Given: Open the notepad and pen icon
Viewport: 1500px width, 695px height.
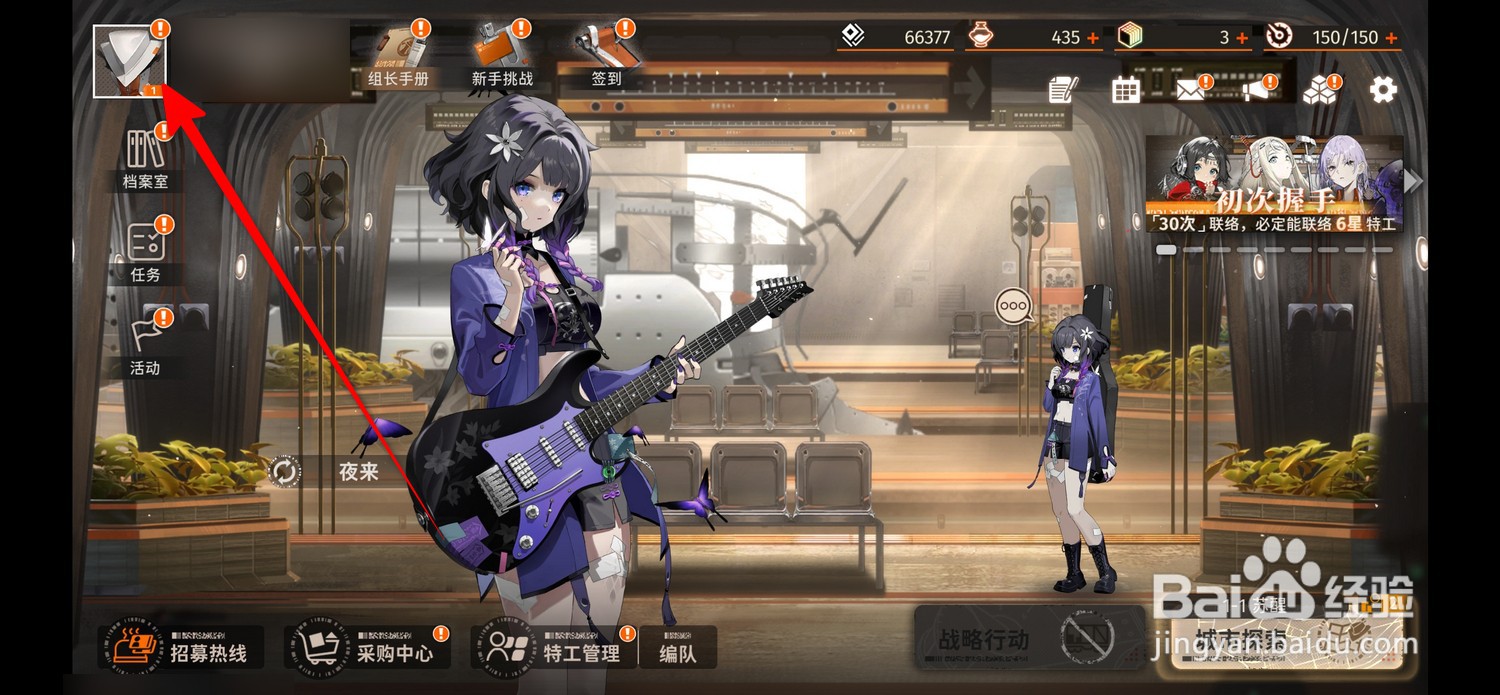Looking at the screenshot, I should point(1062,90).
